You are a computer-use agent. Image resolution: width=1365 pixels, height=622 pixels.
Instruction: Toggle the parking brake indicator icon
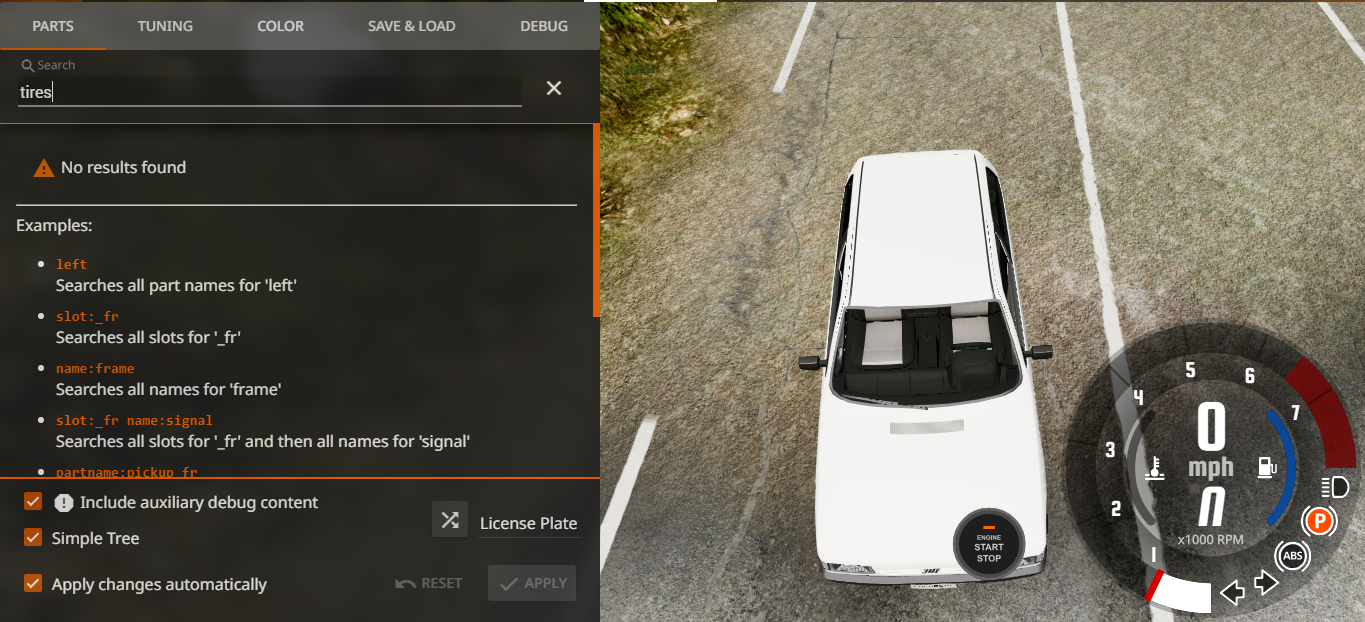click(1319, 520)
